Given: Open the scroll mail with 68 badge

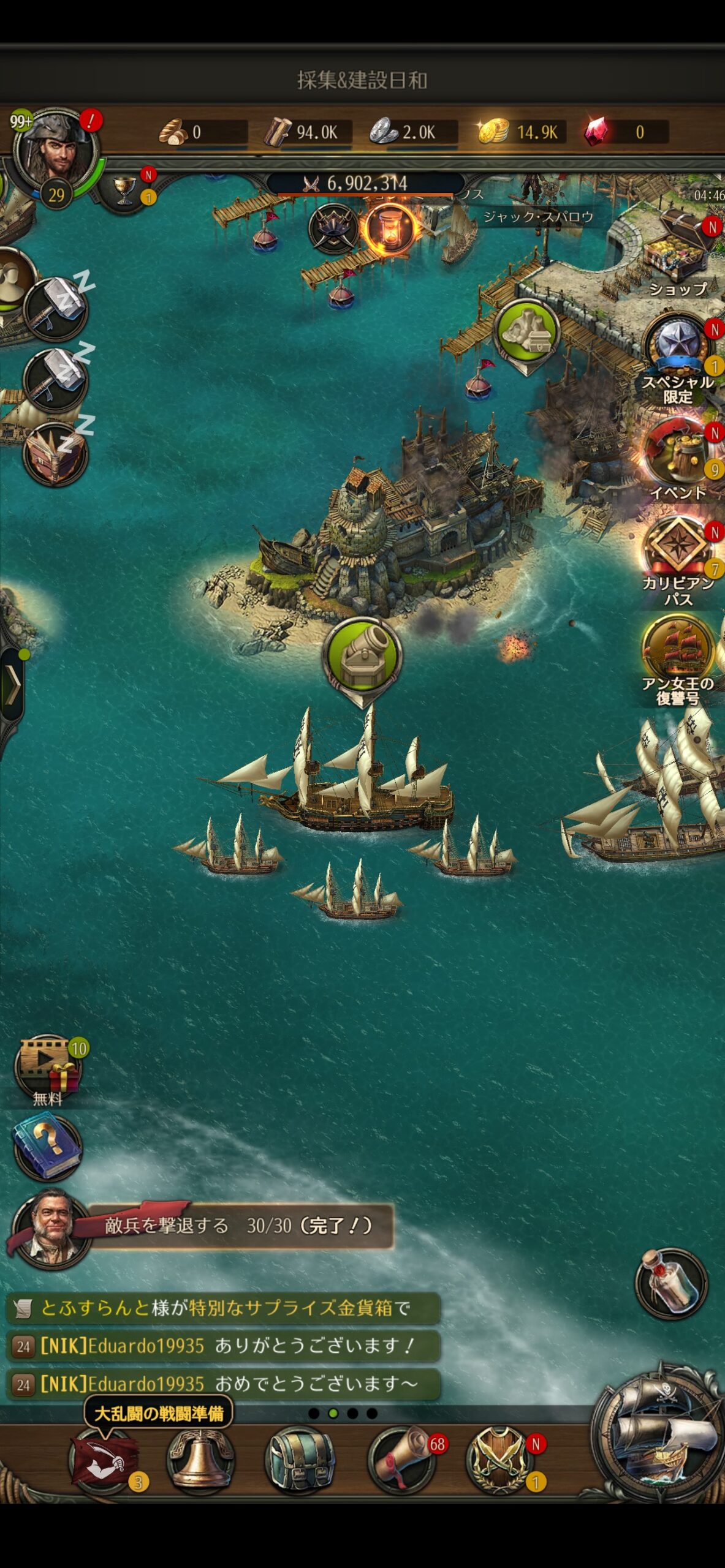Looking at the screenshot, I should click(401, 1460).
